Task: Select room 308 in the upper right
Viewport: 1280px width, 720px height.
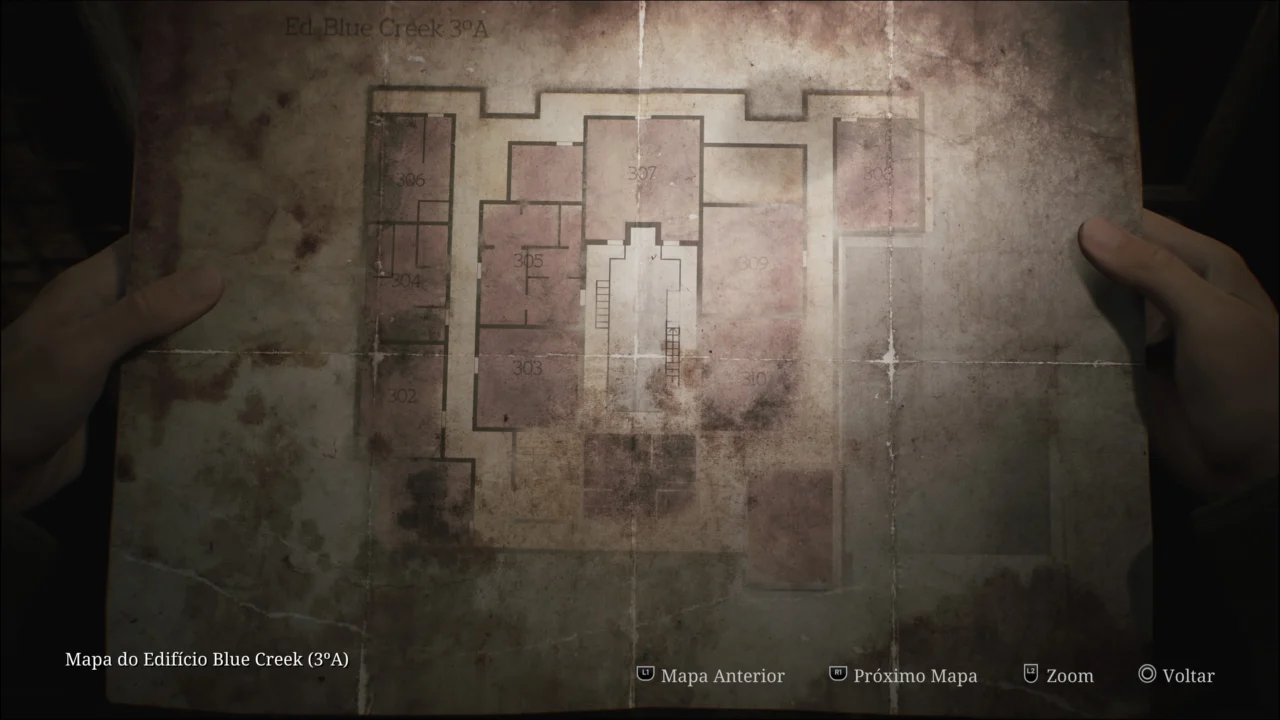Action: [x=875, y=175]
